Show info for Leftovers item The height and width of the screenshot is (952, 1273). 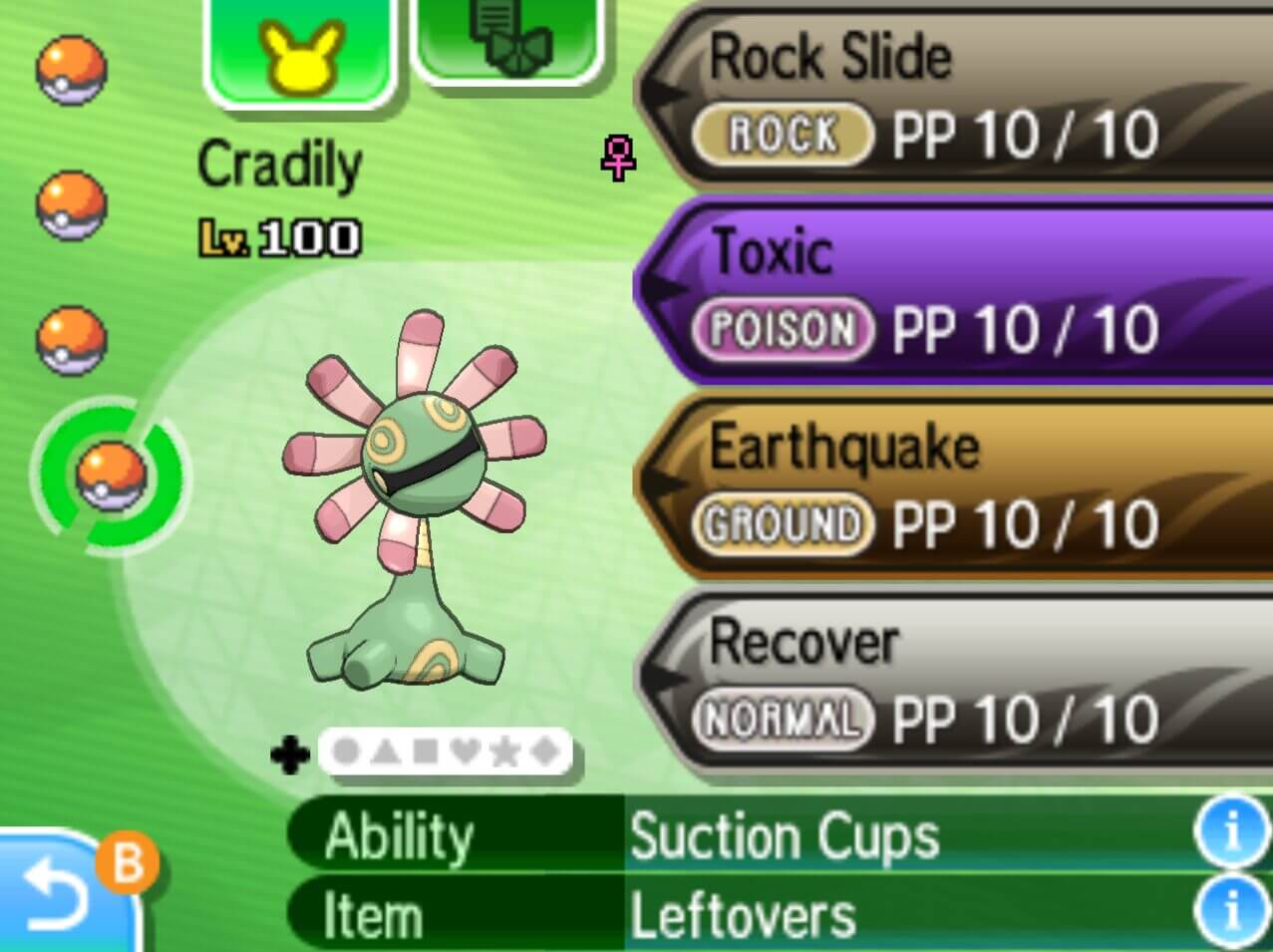tap(1231, 910)
